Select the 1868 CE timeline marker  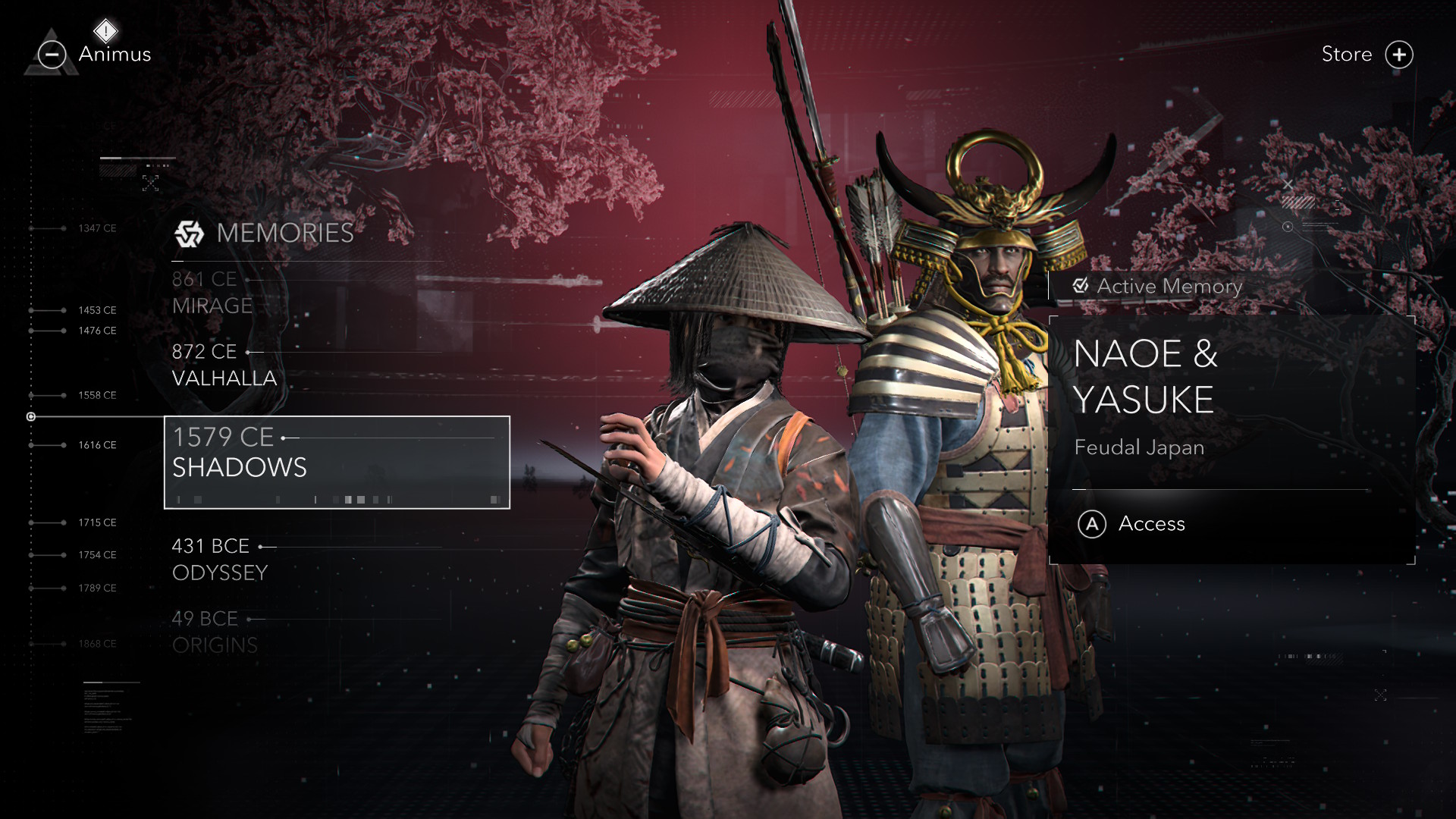(x=97, y=644)
